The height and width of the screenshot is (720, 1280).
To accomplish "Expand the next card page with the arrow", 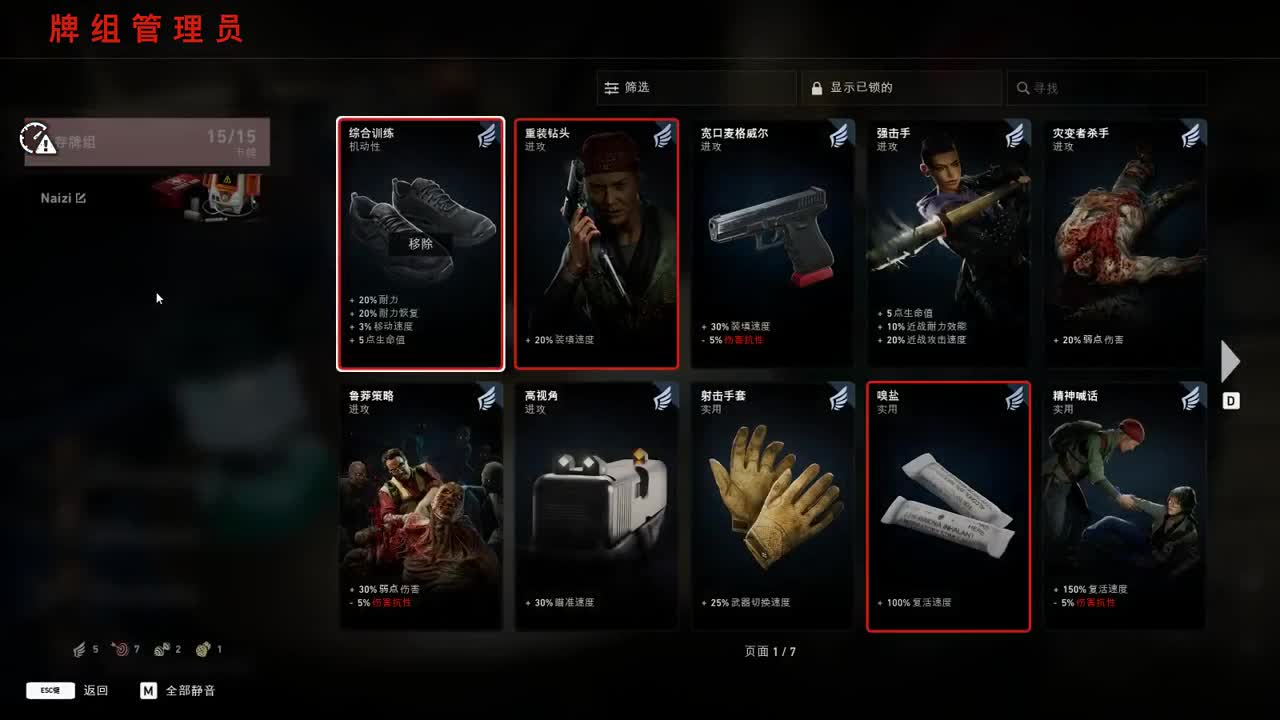I will click(x=1229, y=361).
